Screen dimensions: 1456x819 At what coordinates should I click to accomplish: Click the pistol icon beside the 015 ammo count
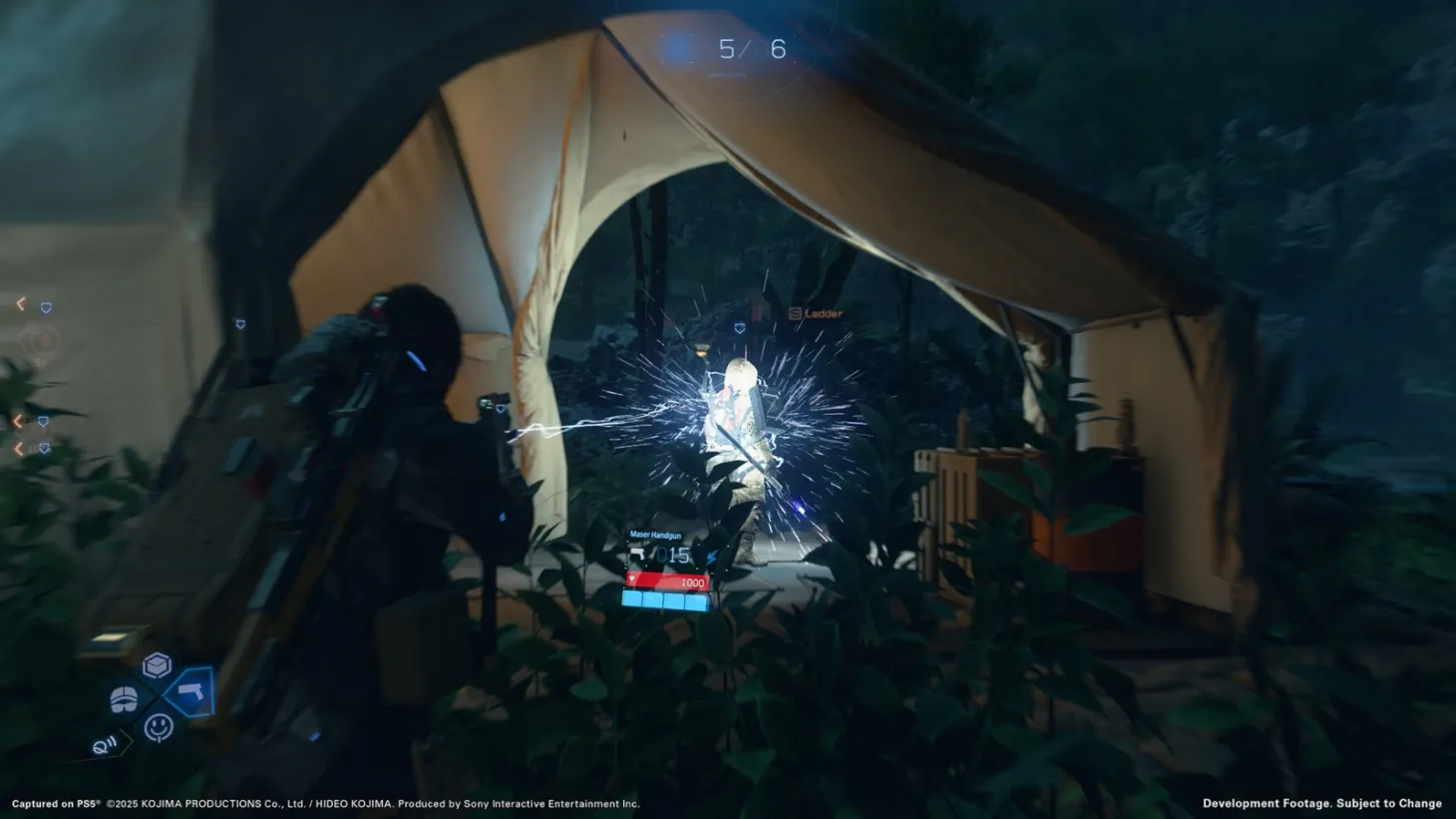637,554
